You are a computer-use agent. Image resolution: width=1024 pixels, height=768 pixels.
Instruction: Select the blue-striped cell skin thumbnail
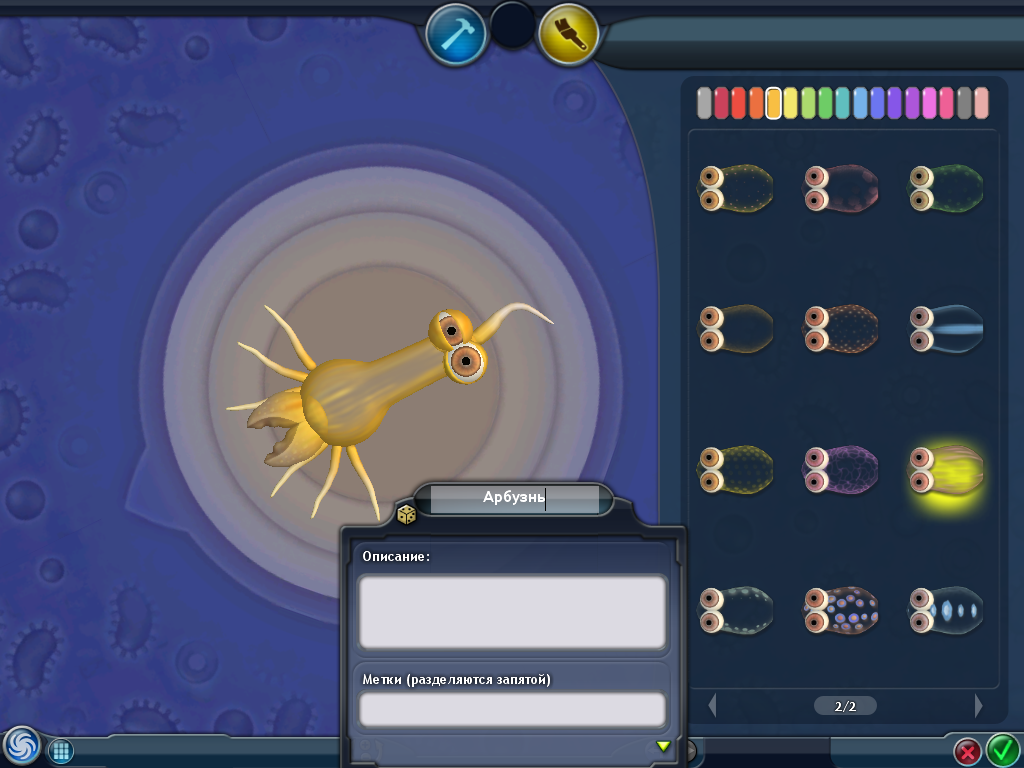click(946, 328)
